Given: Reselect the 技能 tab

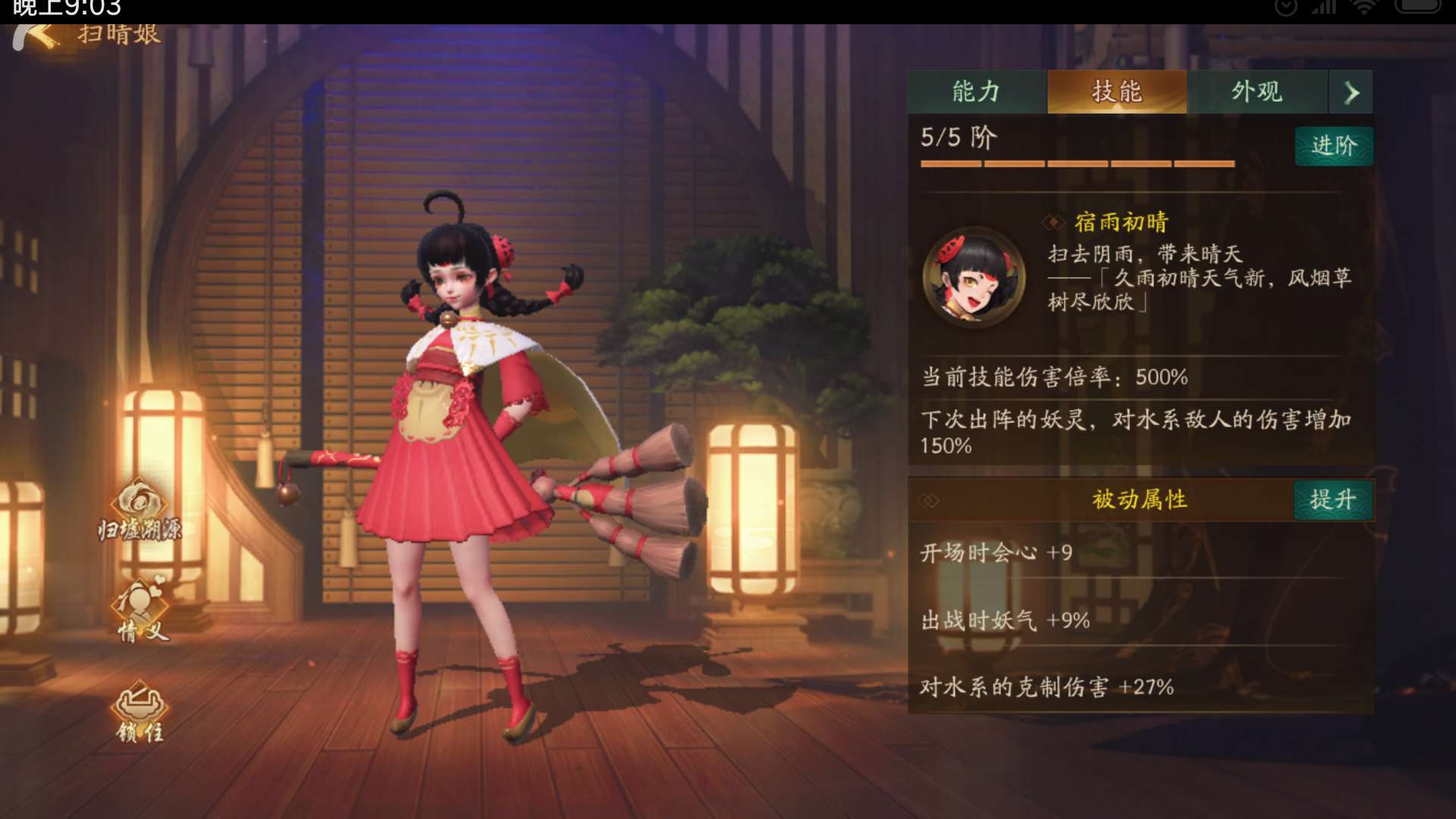Looking at the screenshot, I should tap(1117, 91).
